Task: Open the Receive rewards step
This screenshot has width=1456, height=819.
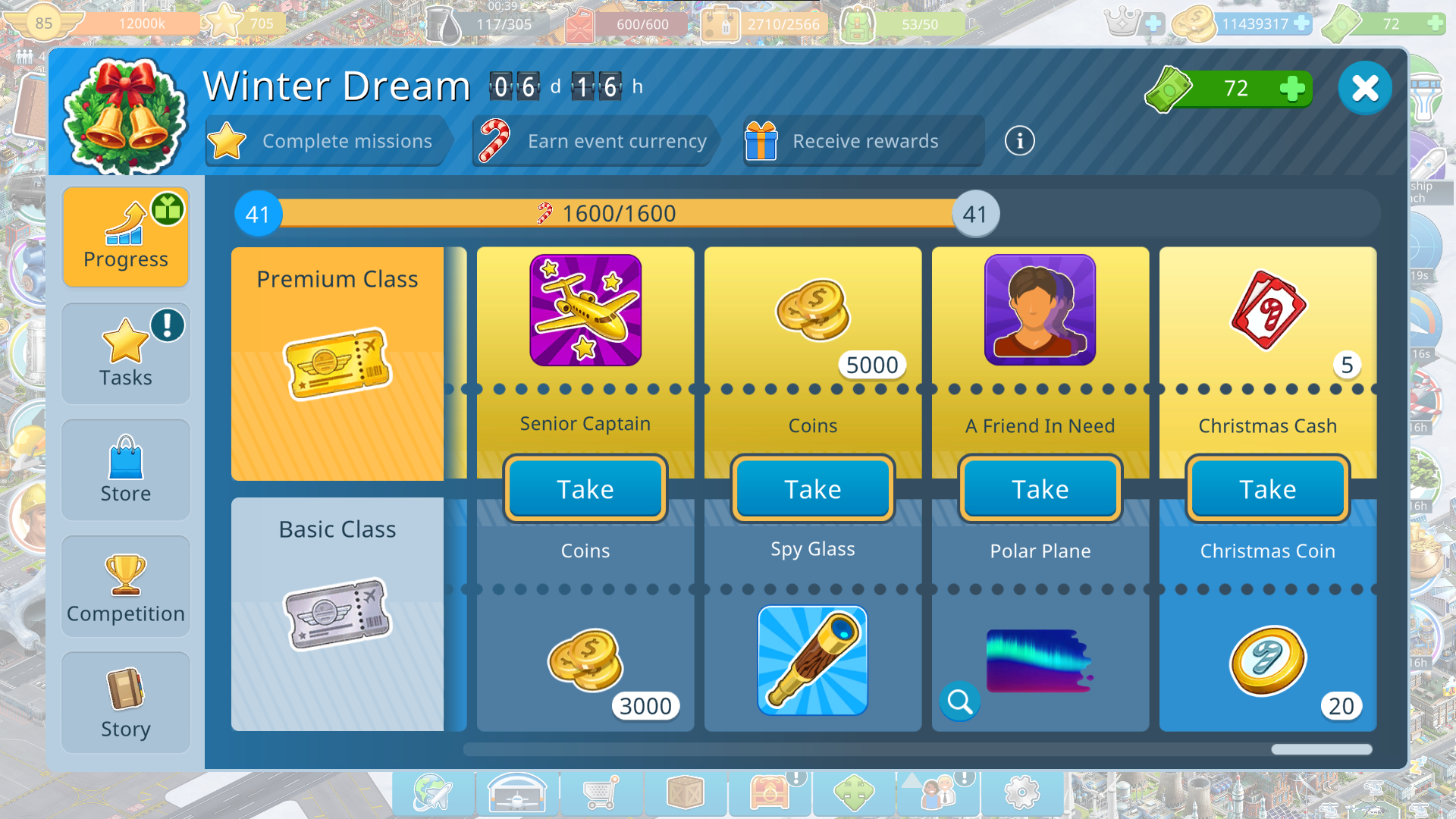Action: 863,141
